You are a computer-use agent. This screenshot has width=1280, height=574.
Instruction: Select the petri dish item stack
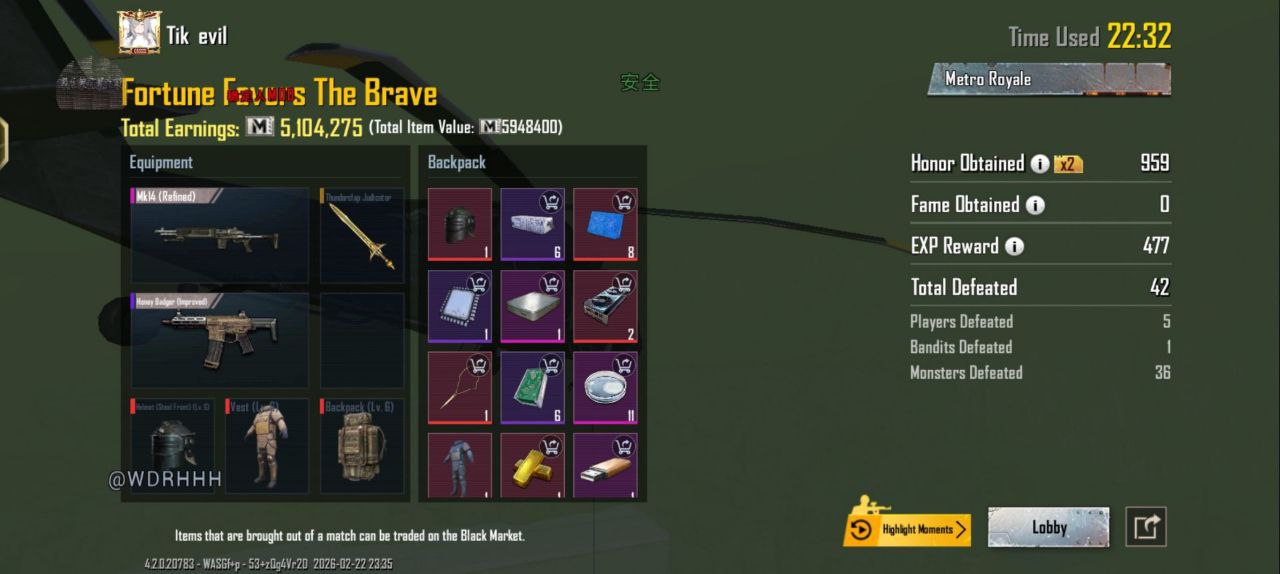pos(605,388)
